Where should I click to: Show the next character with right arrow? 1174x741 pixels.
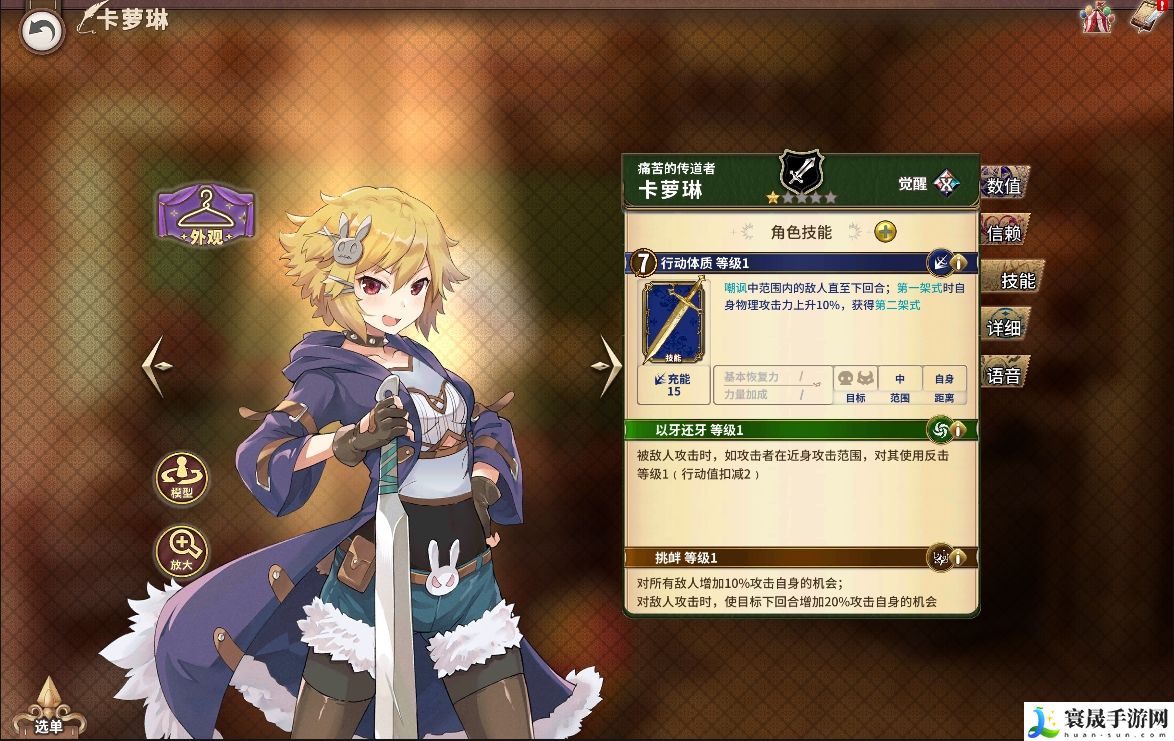[x=608, y=366]
